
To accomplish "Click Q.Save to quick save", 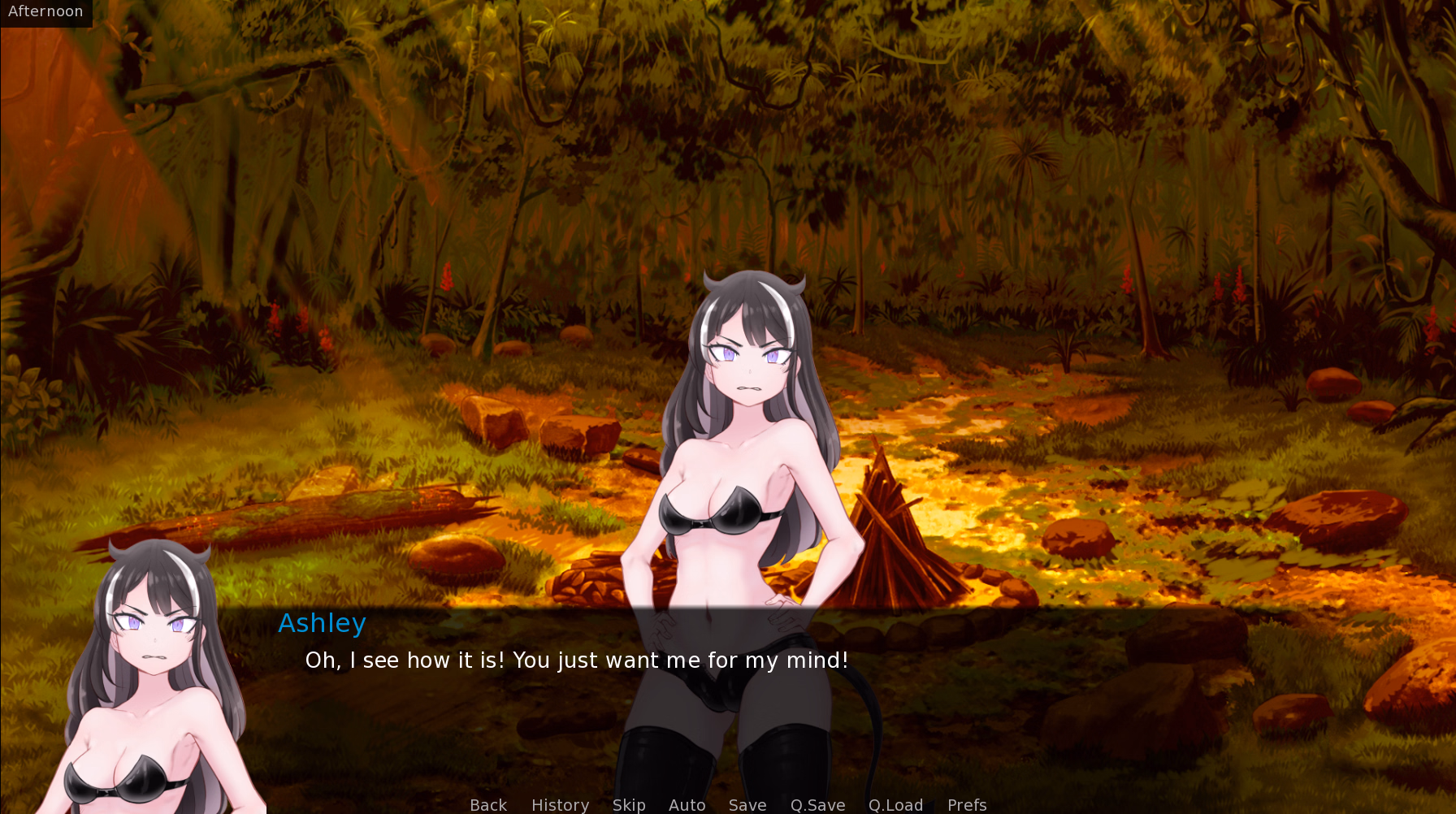I will pos(817,804).
